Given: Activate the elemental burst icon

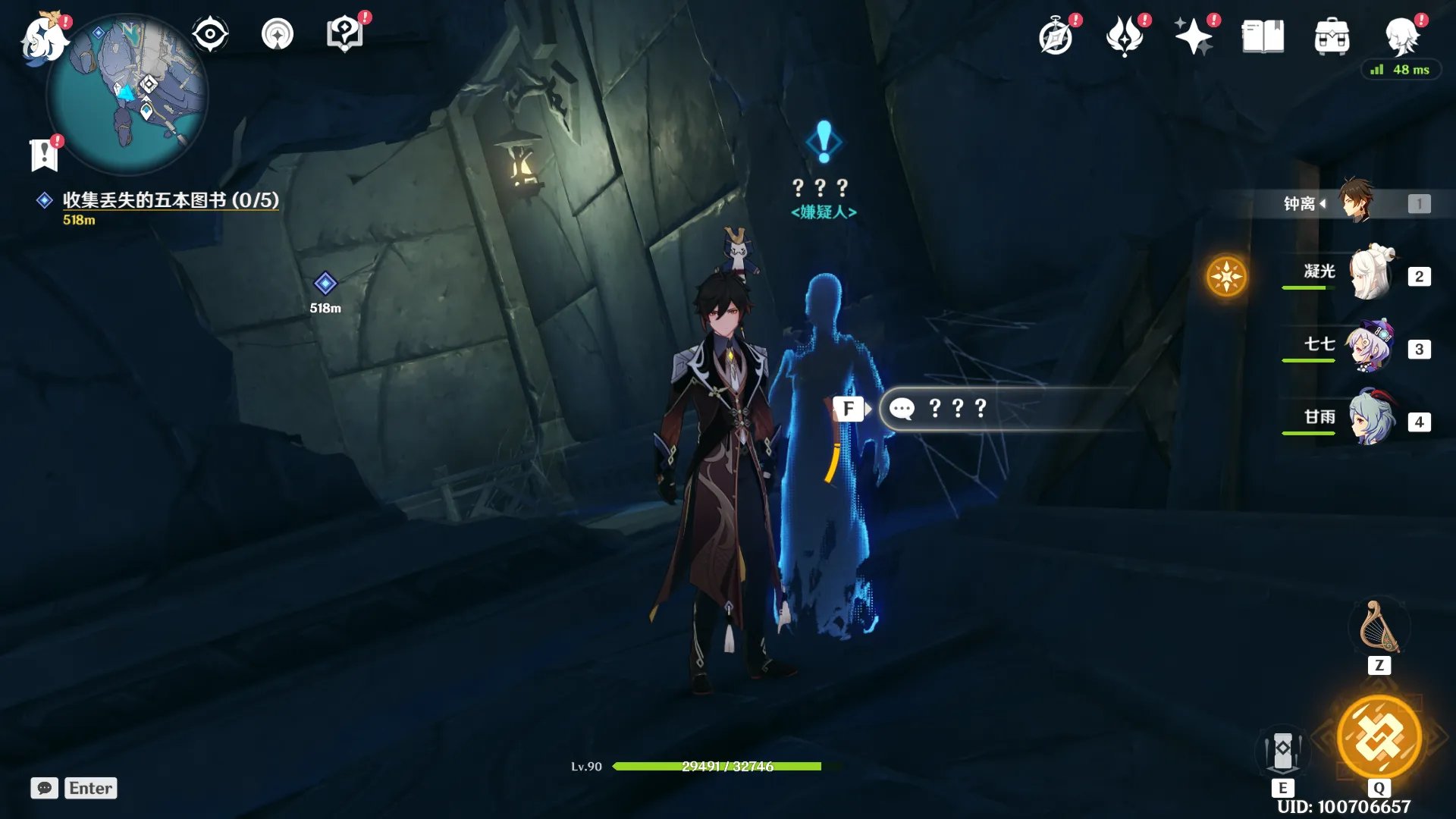Looking at the screenshot, I should point(1379,737).
